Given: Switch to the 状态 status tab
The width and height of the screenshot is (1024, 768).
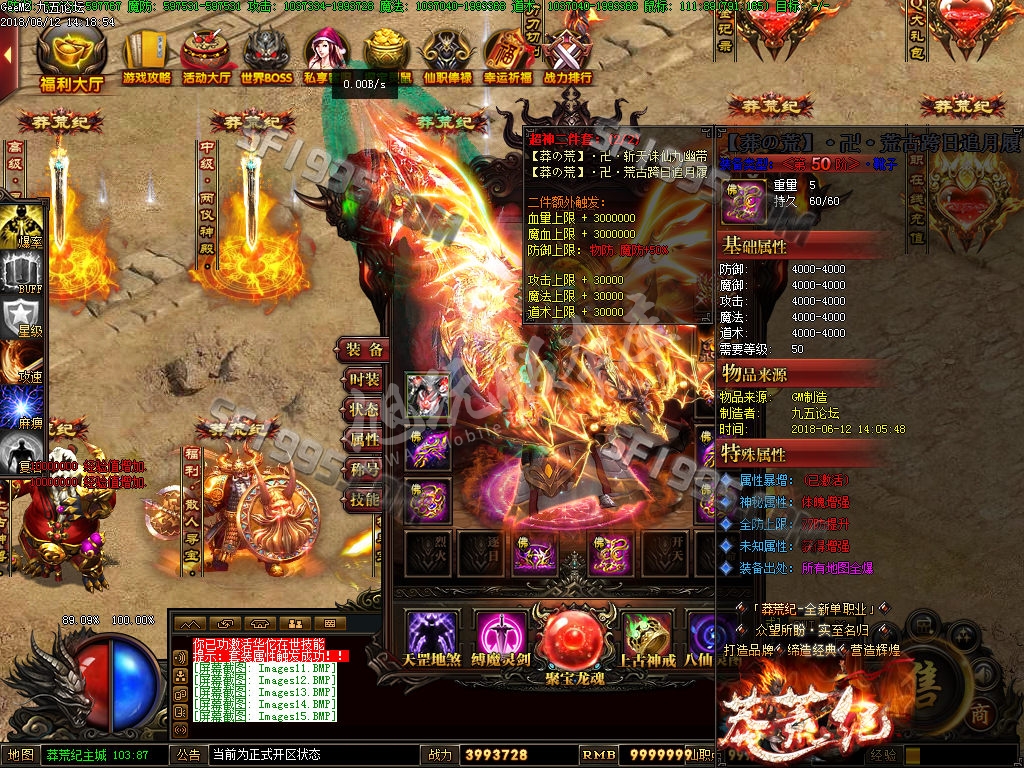Looking at the screenshot, I should [x=363, y=410].
